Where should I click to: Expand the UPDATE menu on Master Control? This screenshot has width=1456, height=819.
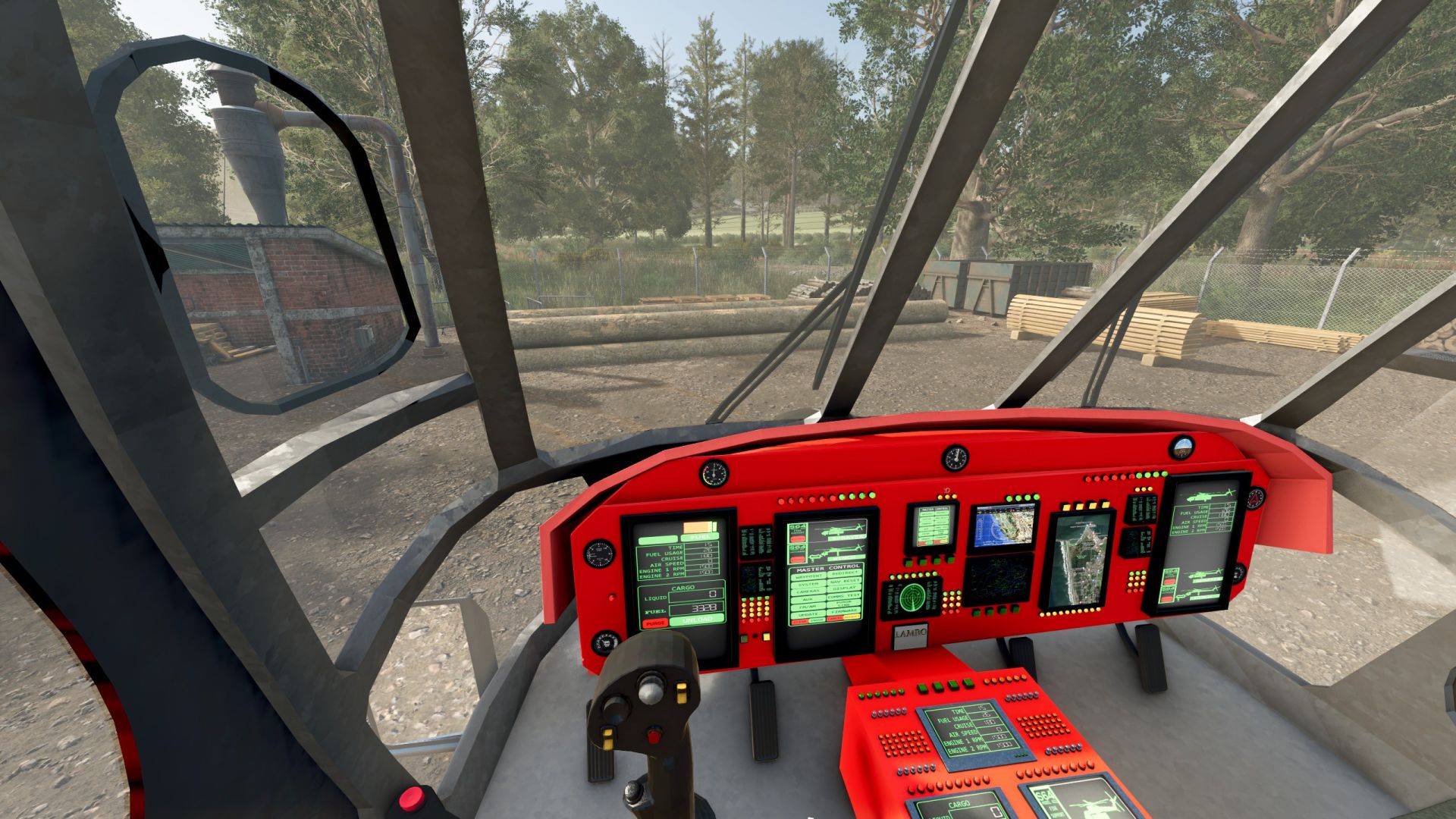808,614
